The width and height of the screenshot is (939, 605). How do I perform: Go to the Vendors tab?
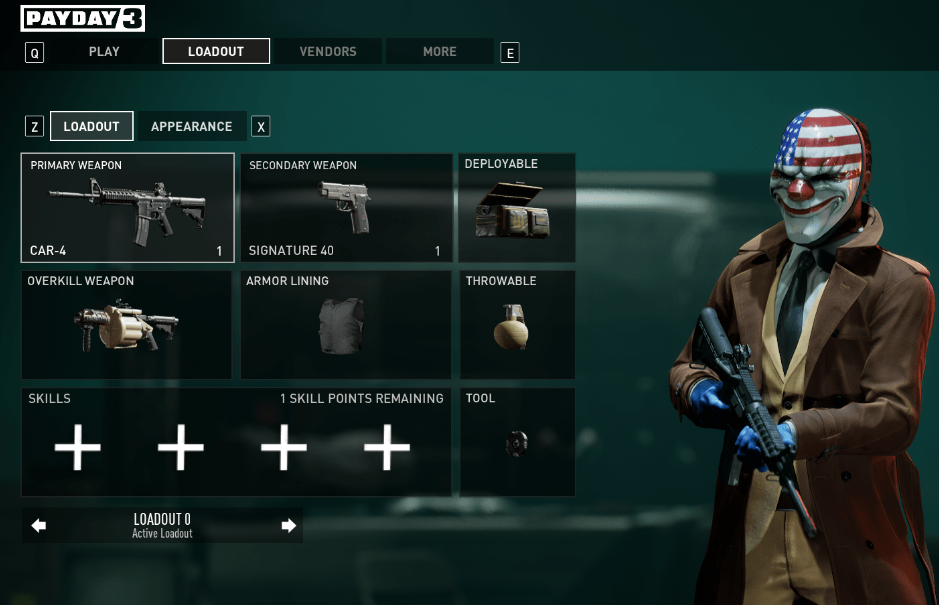[x=328, y=51]
